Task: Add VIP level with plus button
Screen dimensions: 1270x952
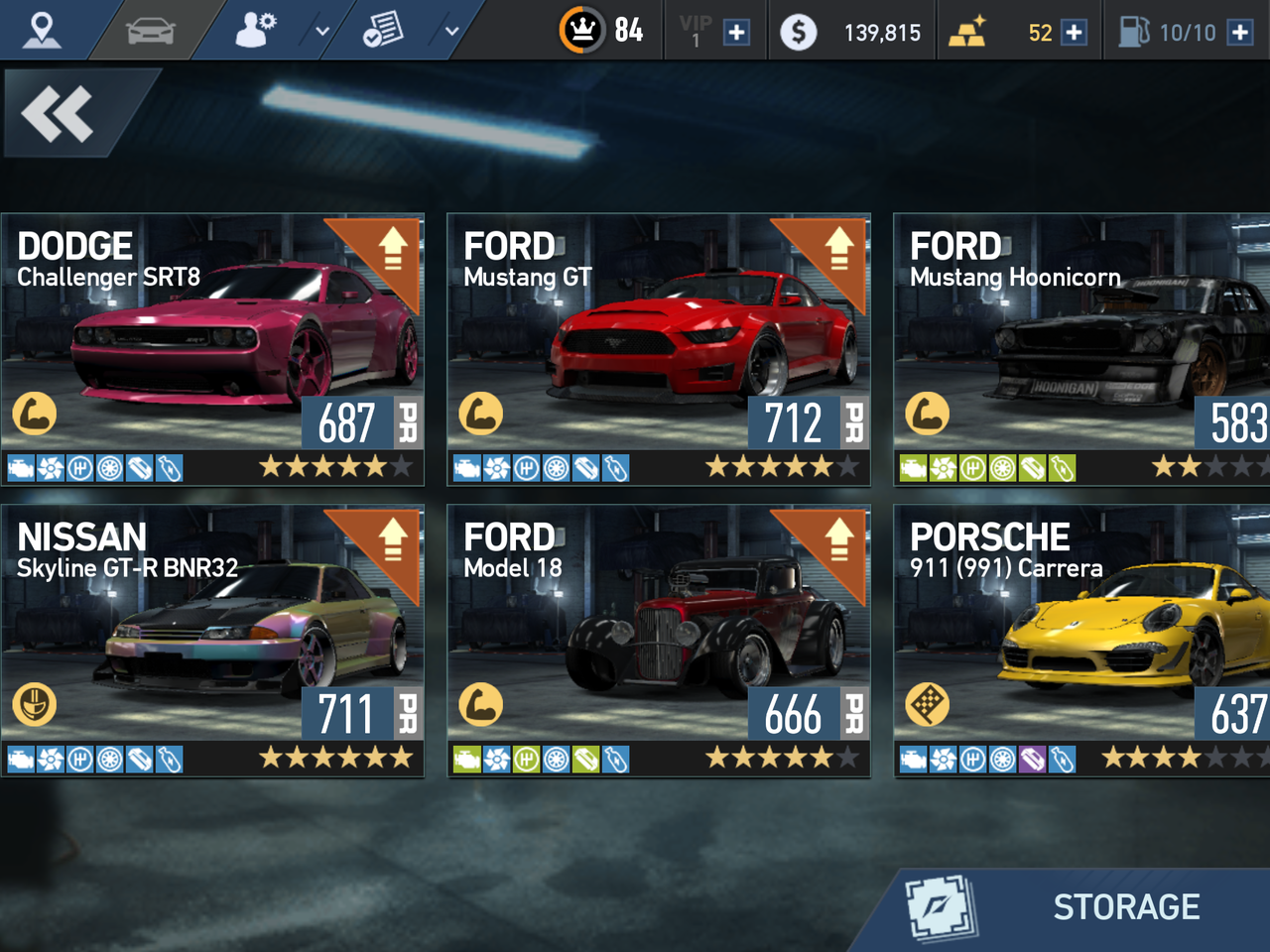Action: pyautogui.click(x=736, y=33)
